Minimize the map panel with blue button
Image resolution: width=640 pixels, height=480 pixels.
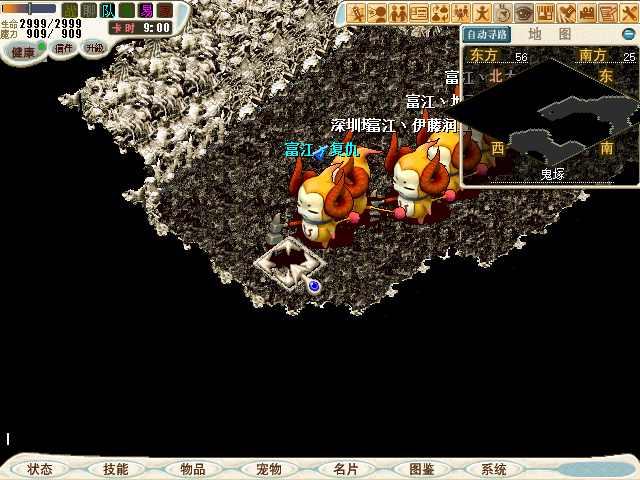[x=628, y=34]
